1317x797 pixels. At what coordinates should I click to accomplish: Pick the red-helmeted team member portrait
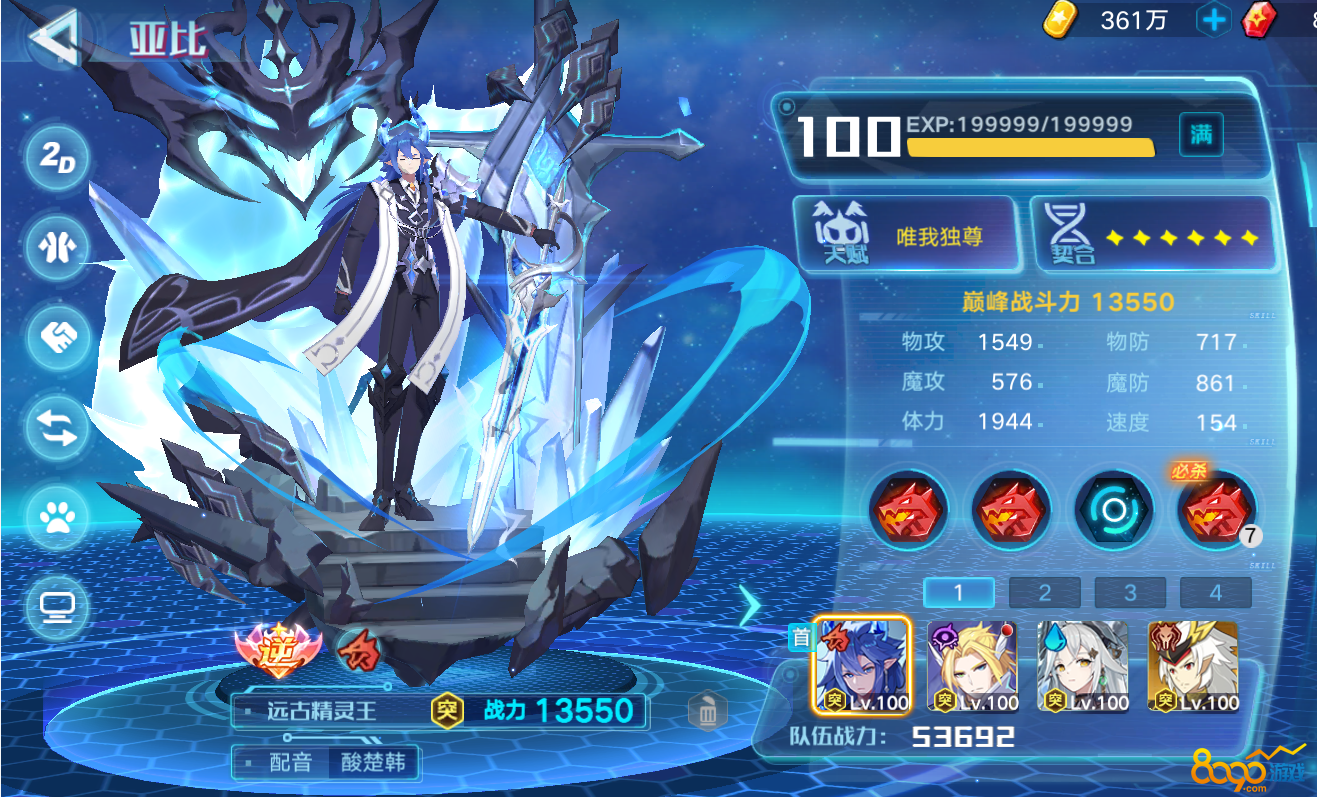tap(1192, 665)
